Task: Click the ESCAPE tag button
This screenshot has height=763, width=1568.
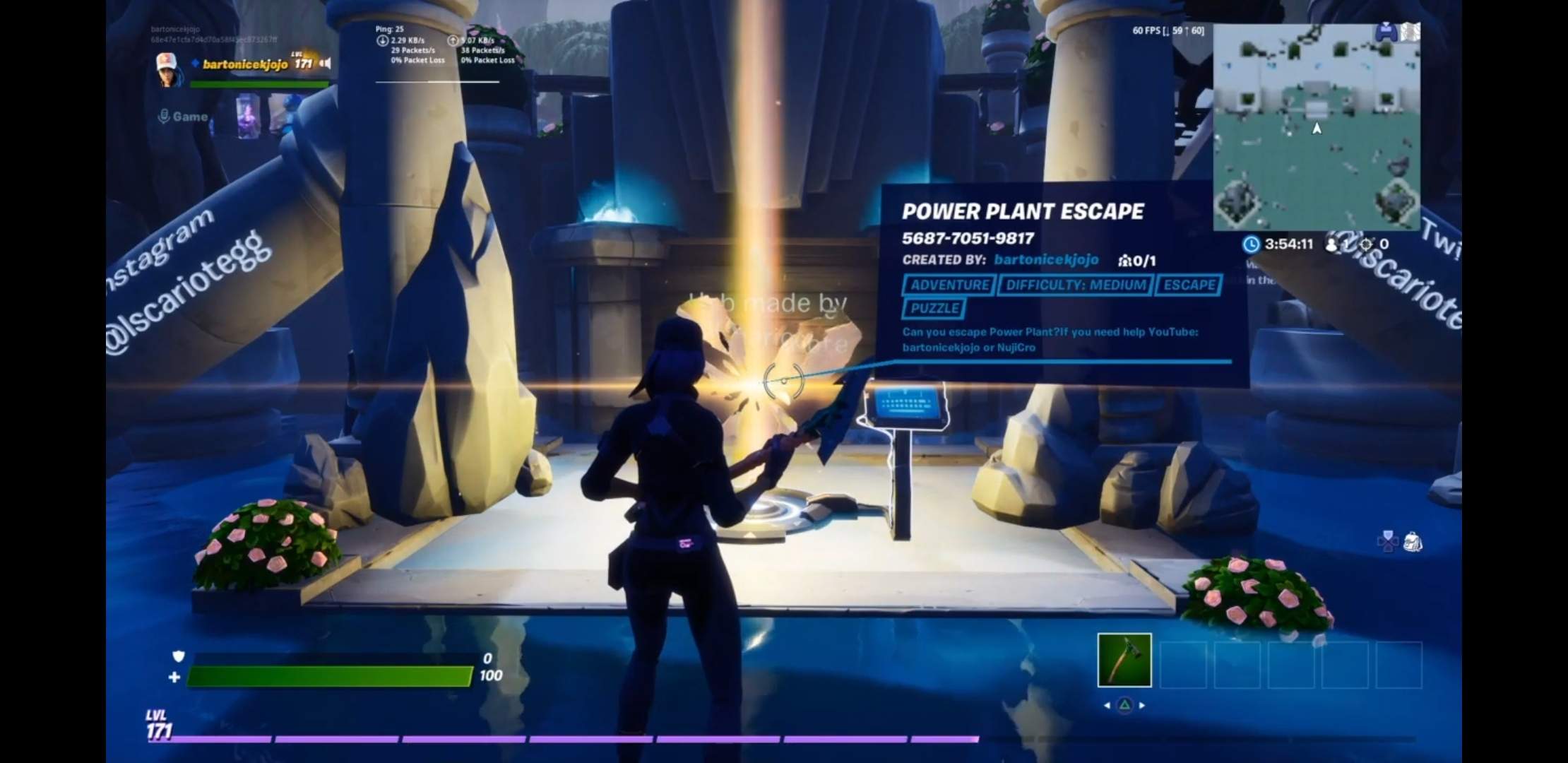Action: click(x=1188, y=285)
